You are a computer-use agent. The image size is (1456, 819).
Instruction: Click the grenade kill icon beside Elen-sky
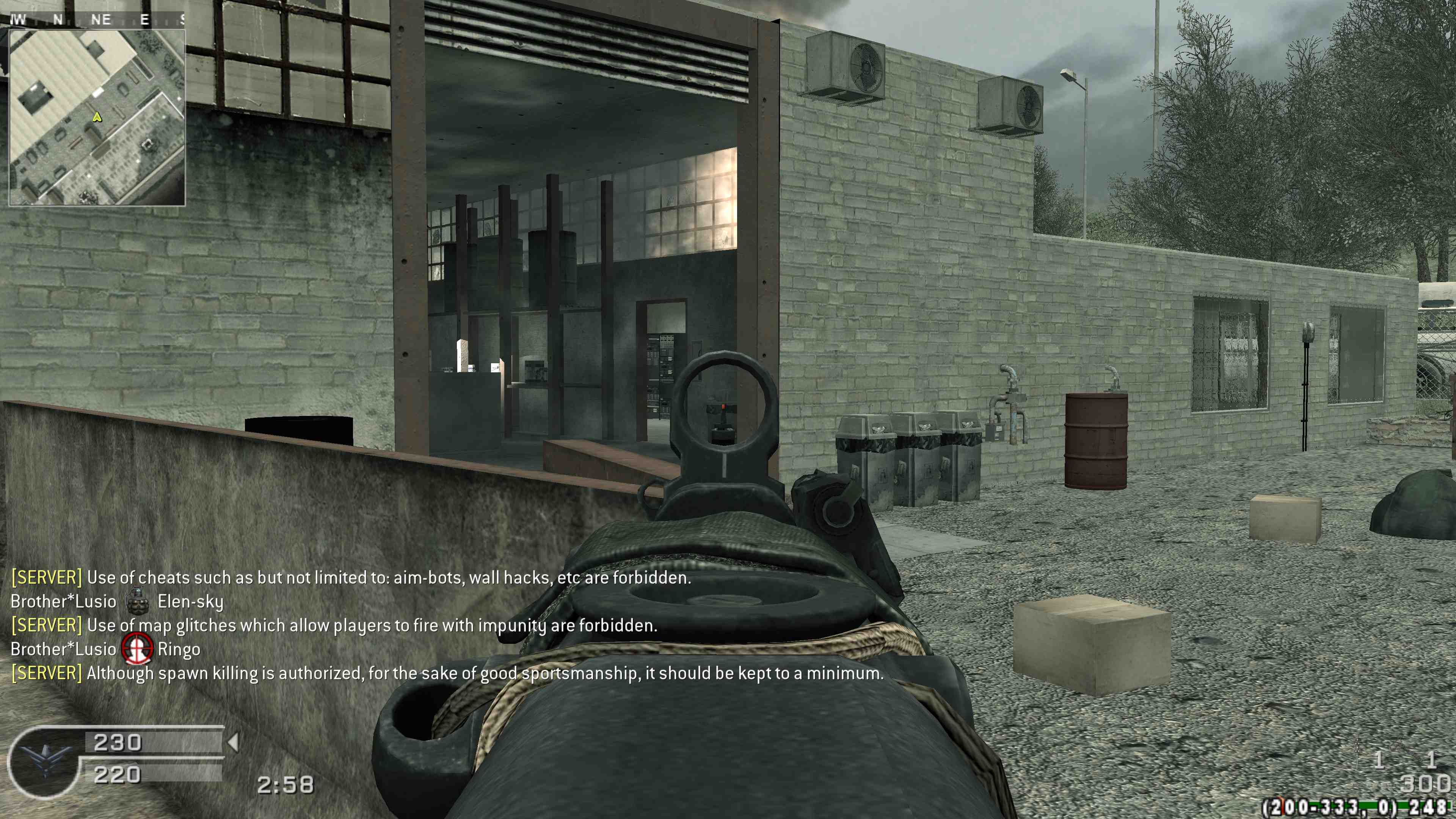[137, 601]
